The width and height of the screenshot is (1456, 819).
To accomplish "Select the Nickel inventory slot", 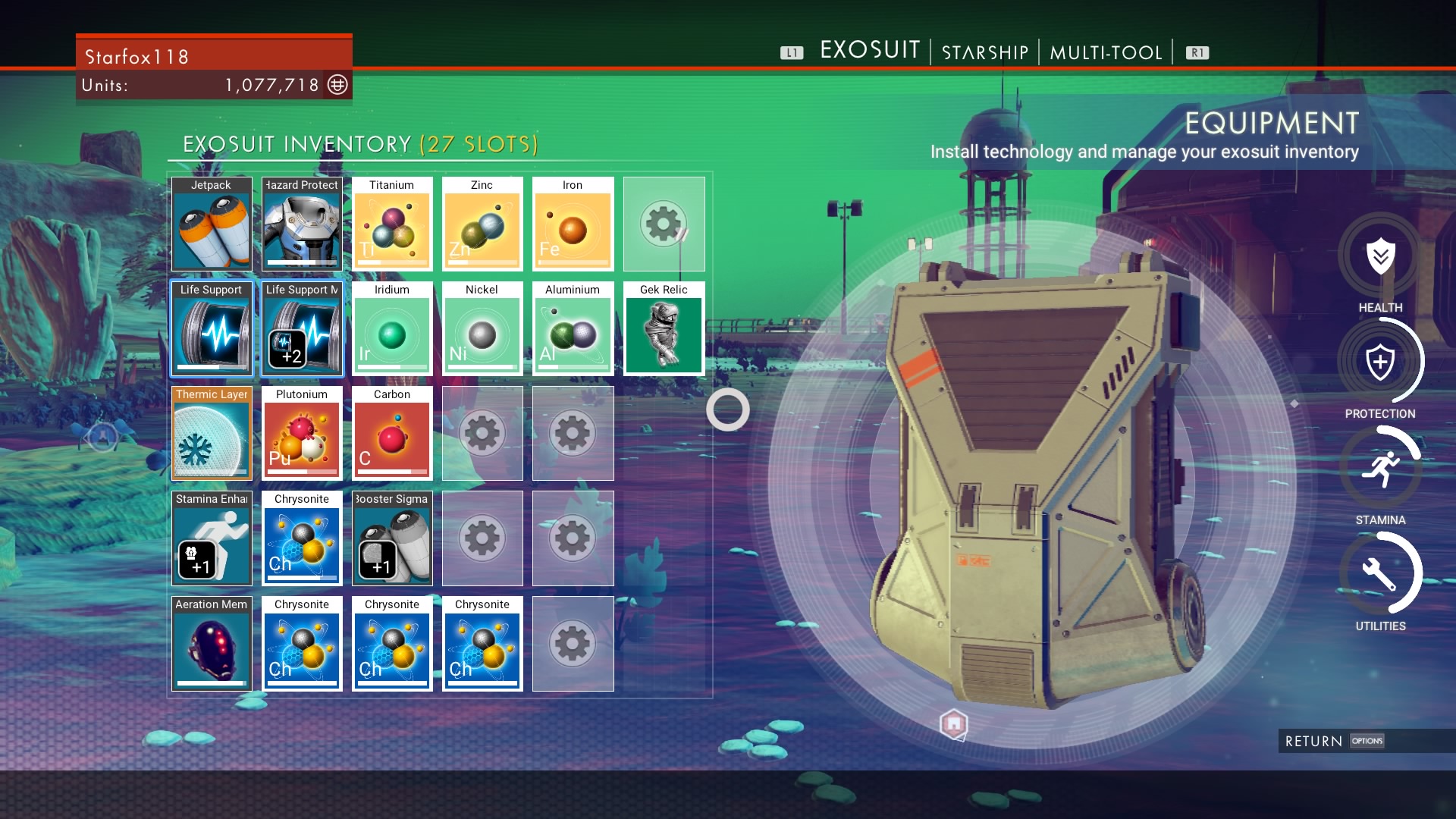I will pyautogui.click(x=482, y=329).
